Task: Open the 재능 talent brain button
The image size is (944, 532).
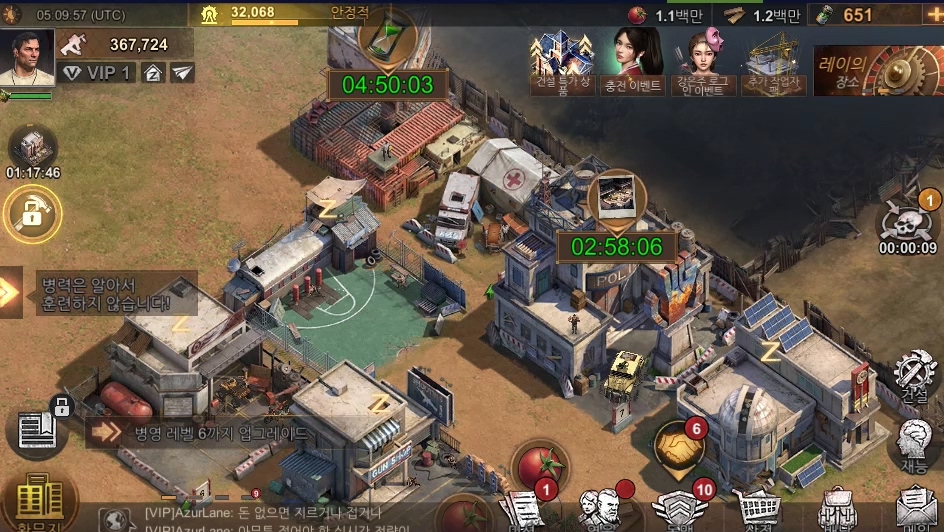Action: click(x=913, y=442)
